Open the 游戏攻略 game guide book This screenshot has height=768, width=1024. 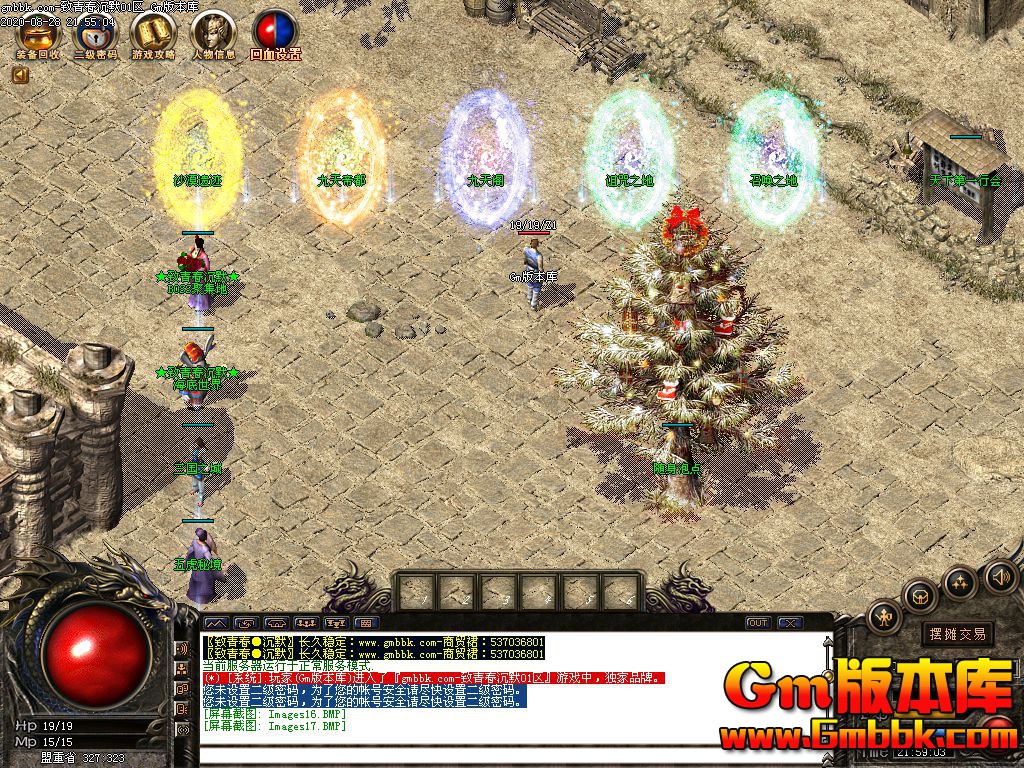coord(153,34)
